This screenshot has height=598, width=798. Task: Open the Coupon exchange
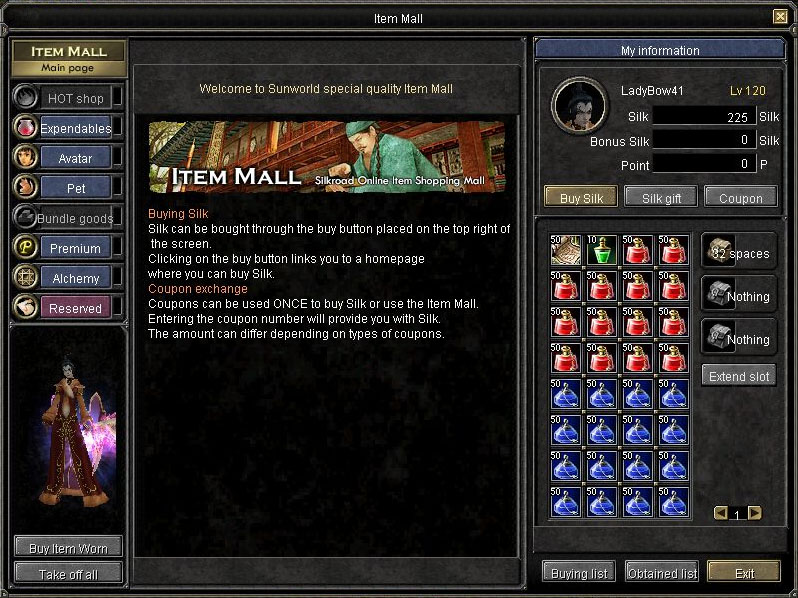pos(741,197)
